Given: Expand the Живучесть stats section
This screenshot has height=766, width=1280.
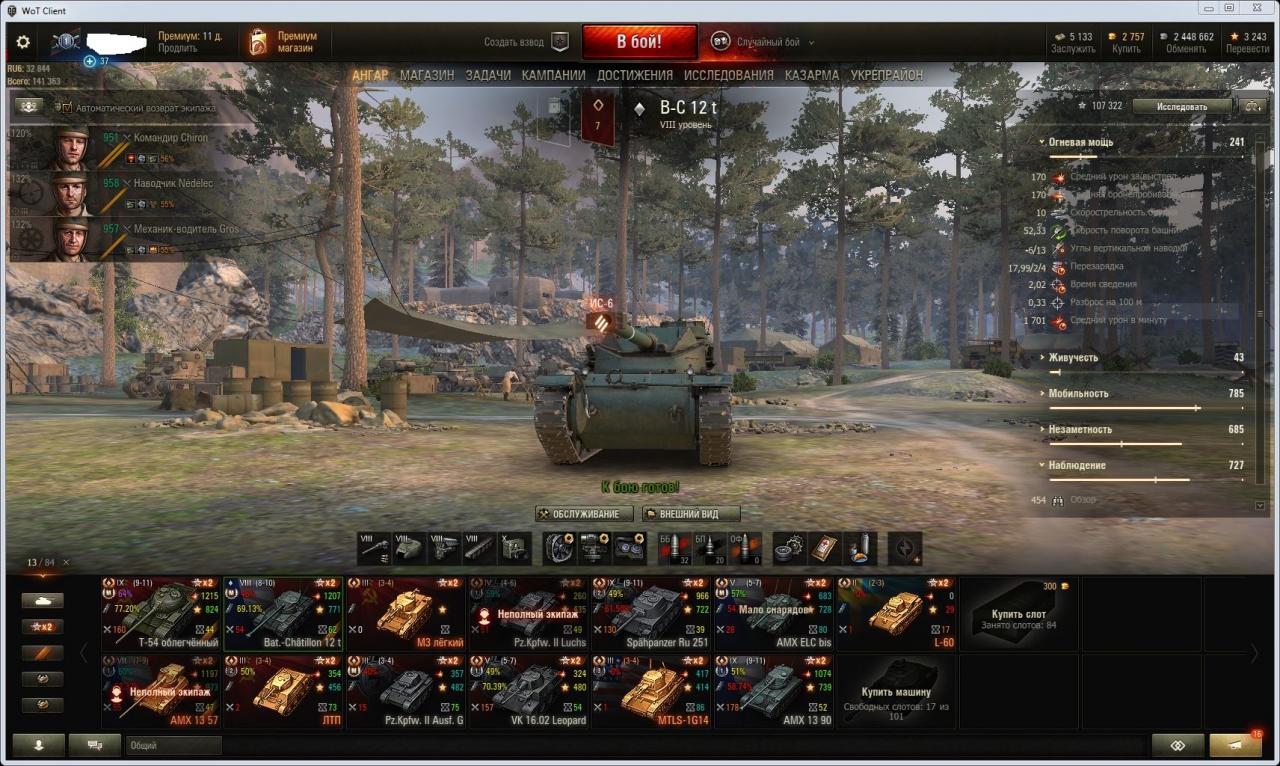Looking at the screenshot, I should tap(1073, 358).
